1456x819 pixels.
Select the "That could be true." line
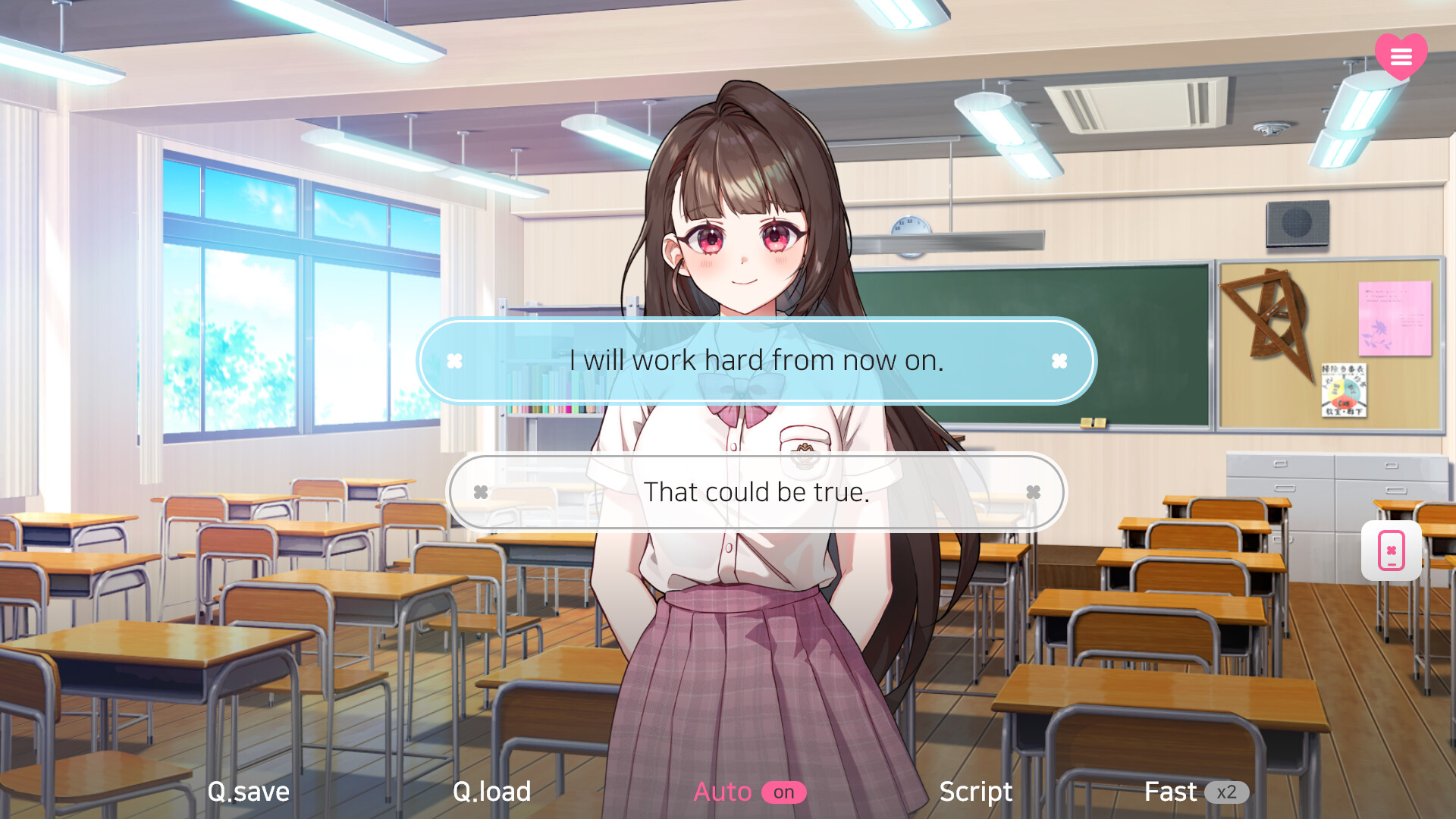pyautogui.click(x=757, y=492)
